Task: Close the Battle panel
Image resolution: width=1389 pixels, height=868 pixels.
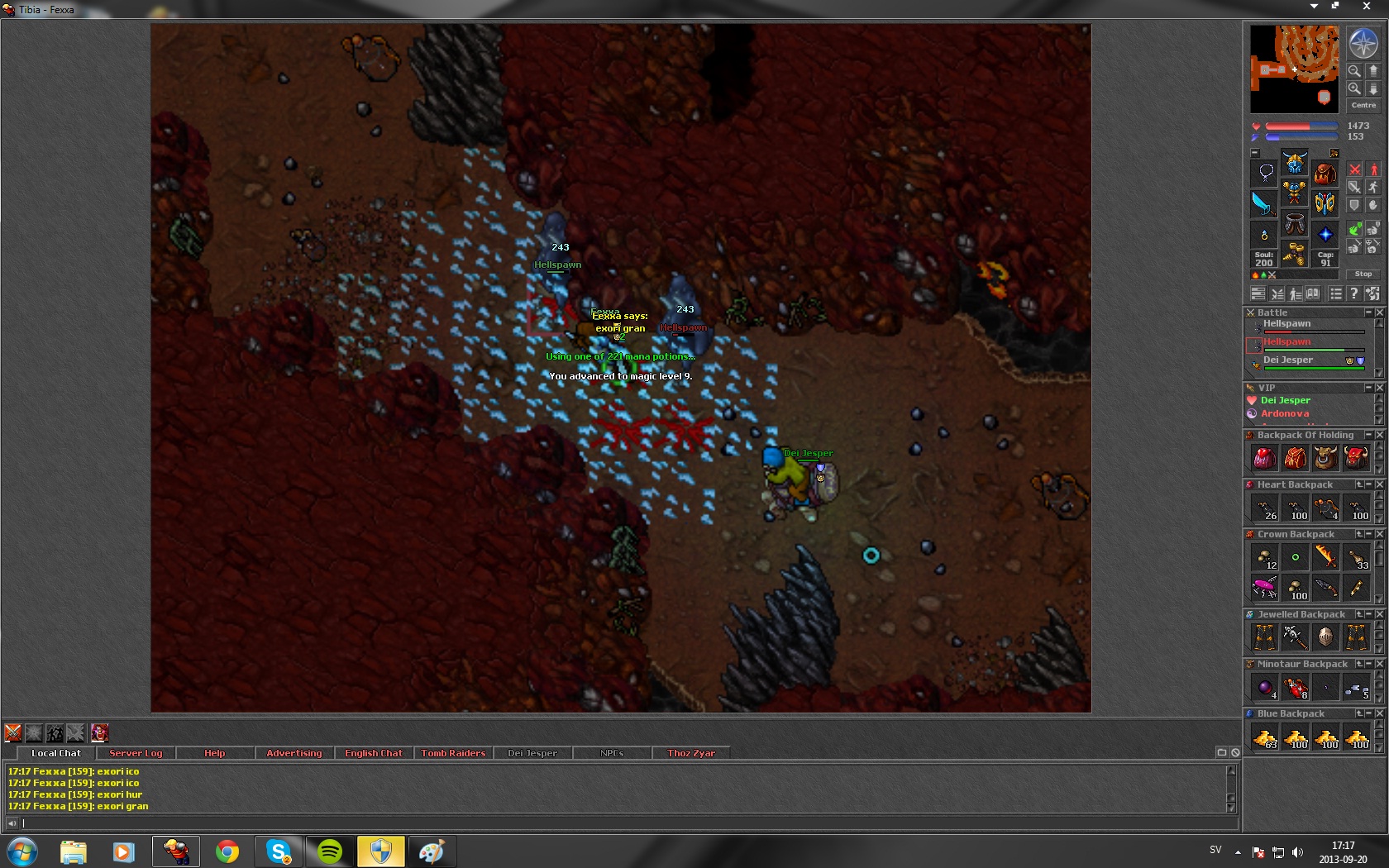Action: tap(1379, 312)
